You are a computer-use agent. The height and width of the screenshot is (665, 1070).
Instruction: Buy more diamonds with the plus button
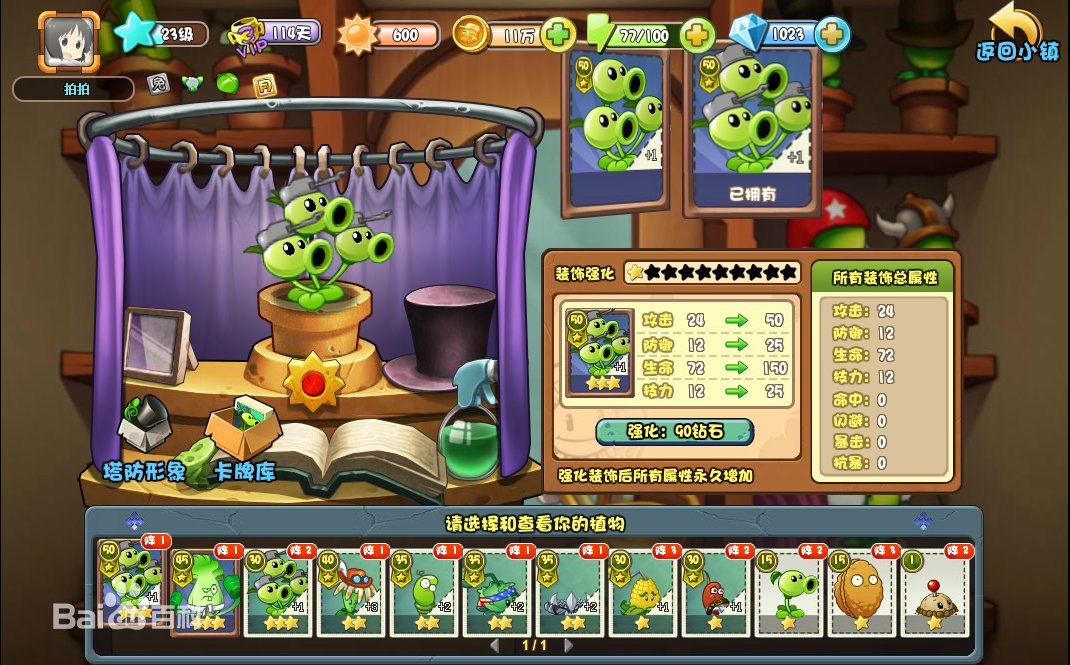pos(831,35)
